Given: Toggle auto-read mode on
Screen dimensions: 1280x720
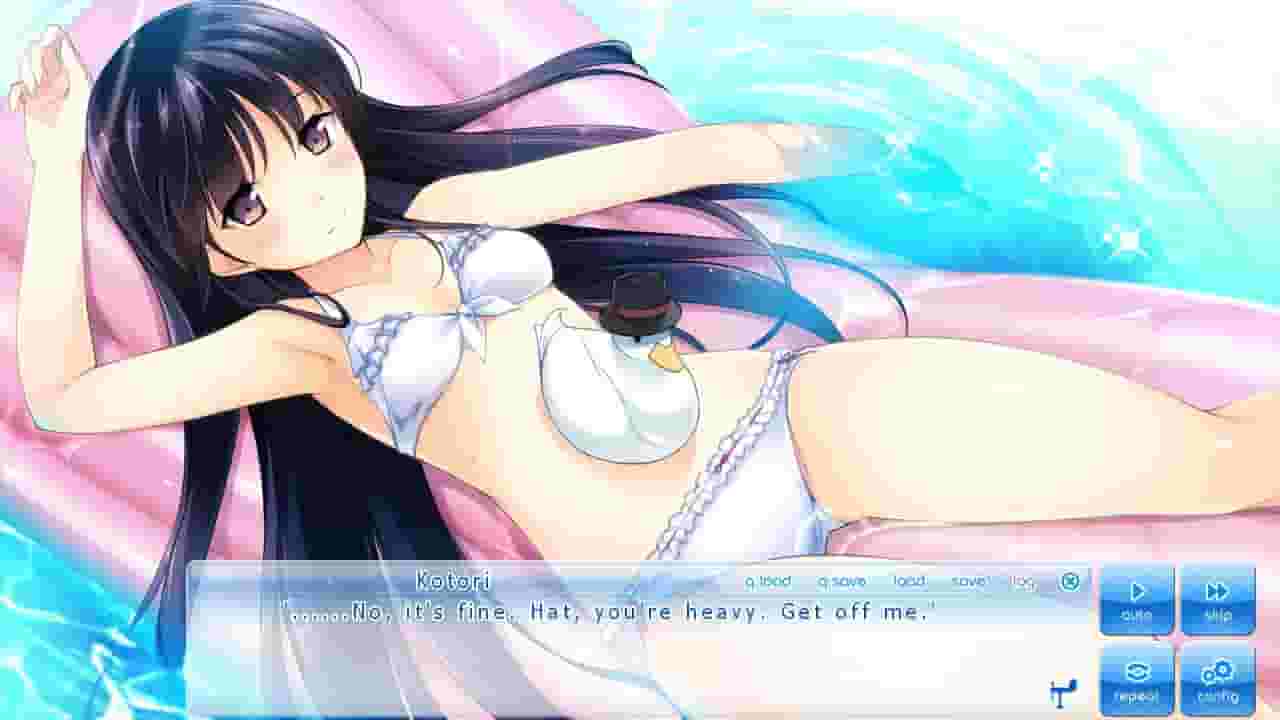Looking at the screenshot, I should click(x=1138, y=596).
